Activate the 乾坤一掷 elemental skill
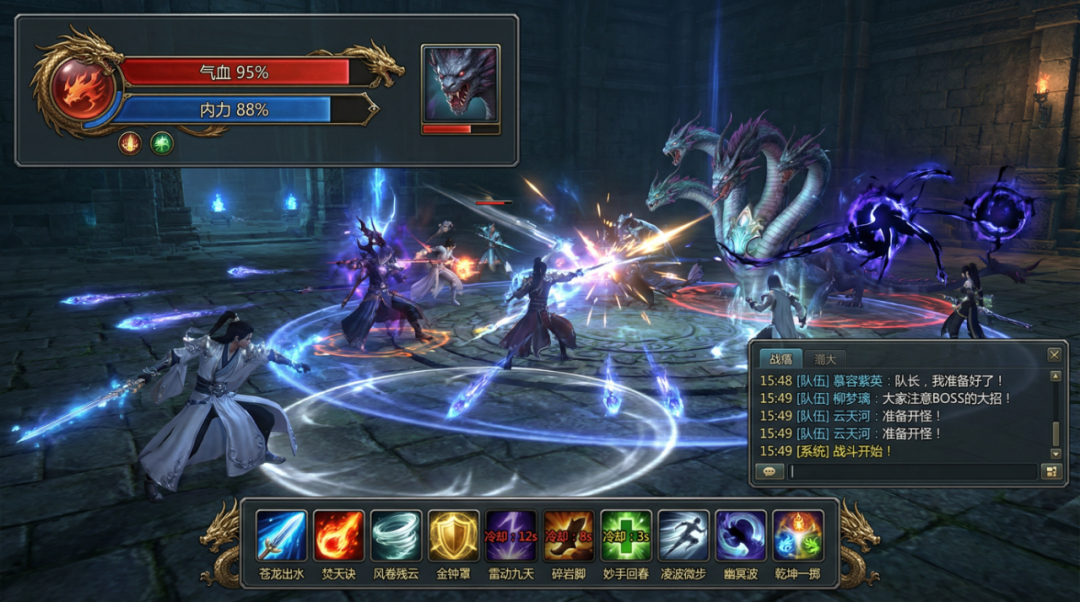The width and height of the screenshot is (1080, 602). pos(799,535)
